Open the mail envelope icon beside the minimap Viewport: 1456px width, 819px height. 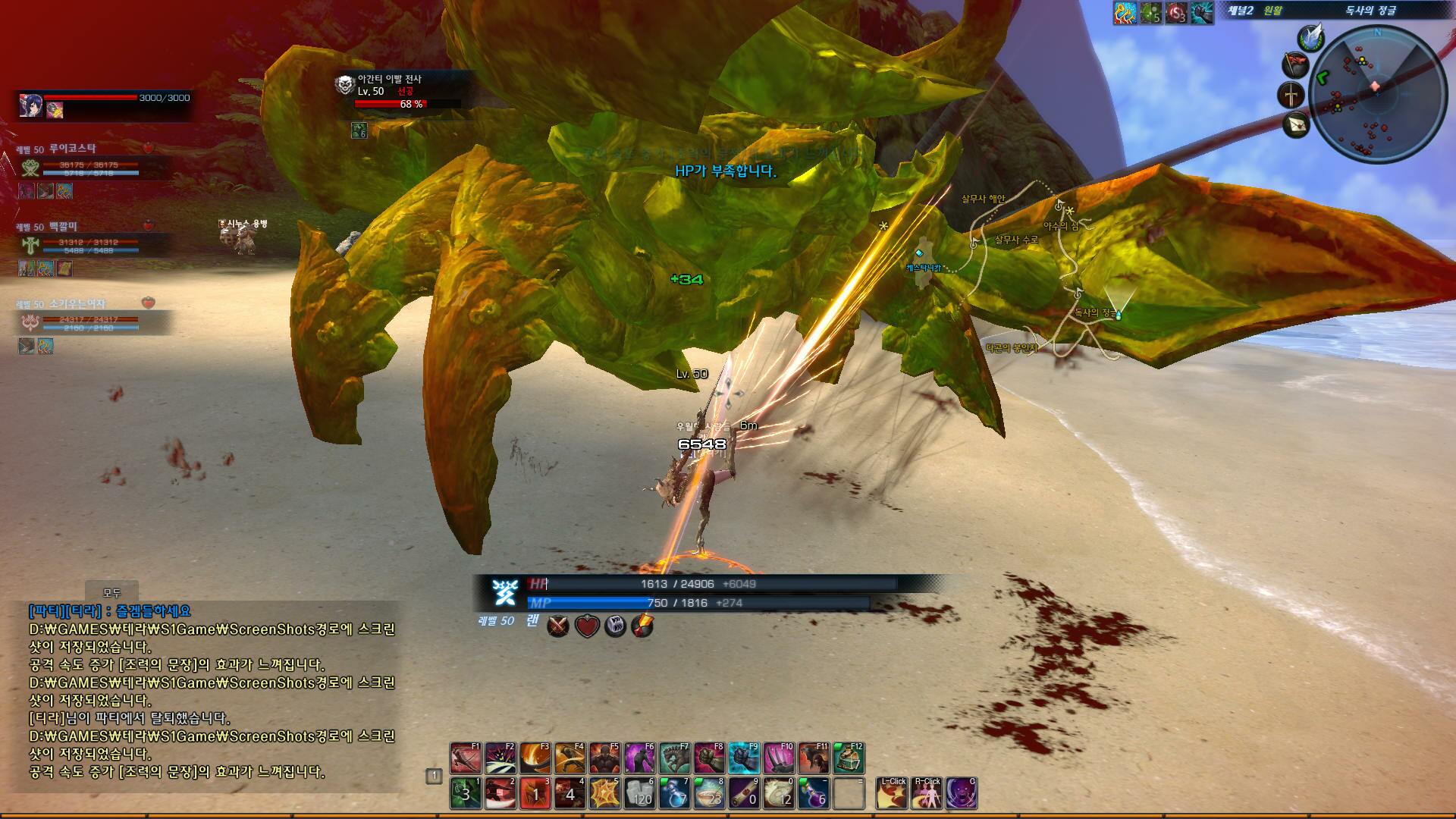pyautogui.click(x=1296, y=124)
